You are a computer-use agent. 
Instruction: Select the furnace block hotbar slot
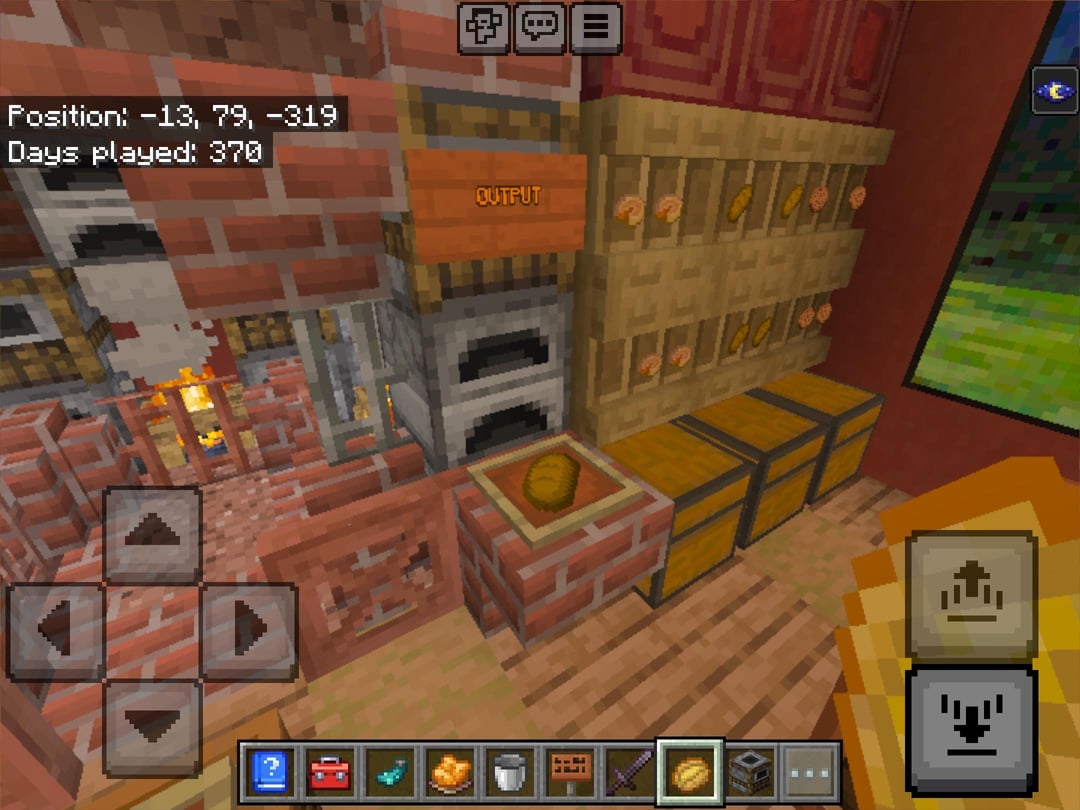pyautogui.click(x=749, y=773)
